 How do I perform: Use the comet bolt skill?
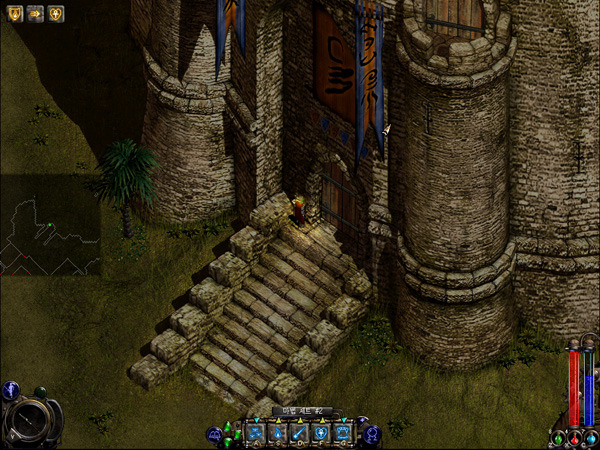pyautogui.click(x=299, y=434)
